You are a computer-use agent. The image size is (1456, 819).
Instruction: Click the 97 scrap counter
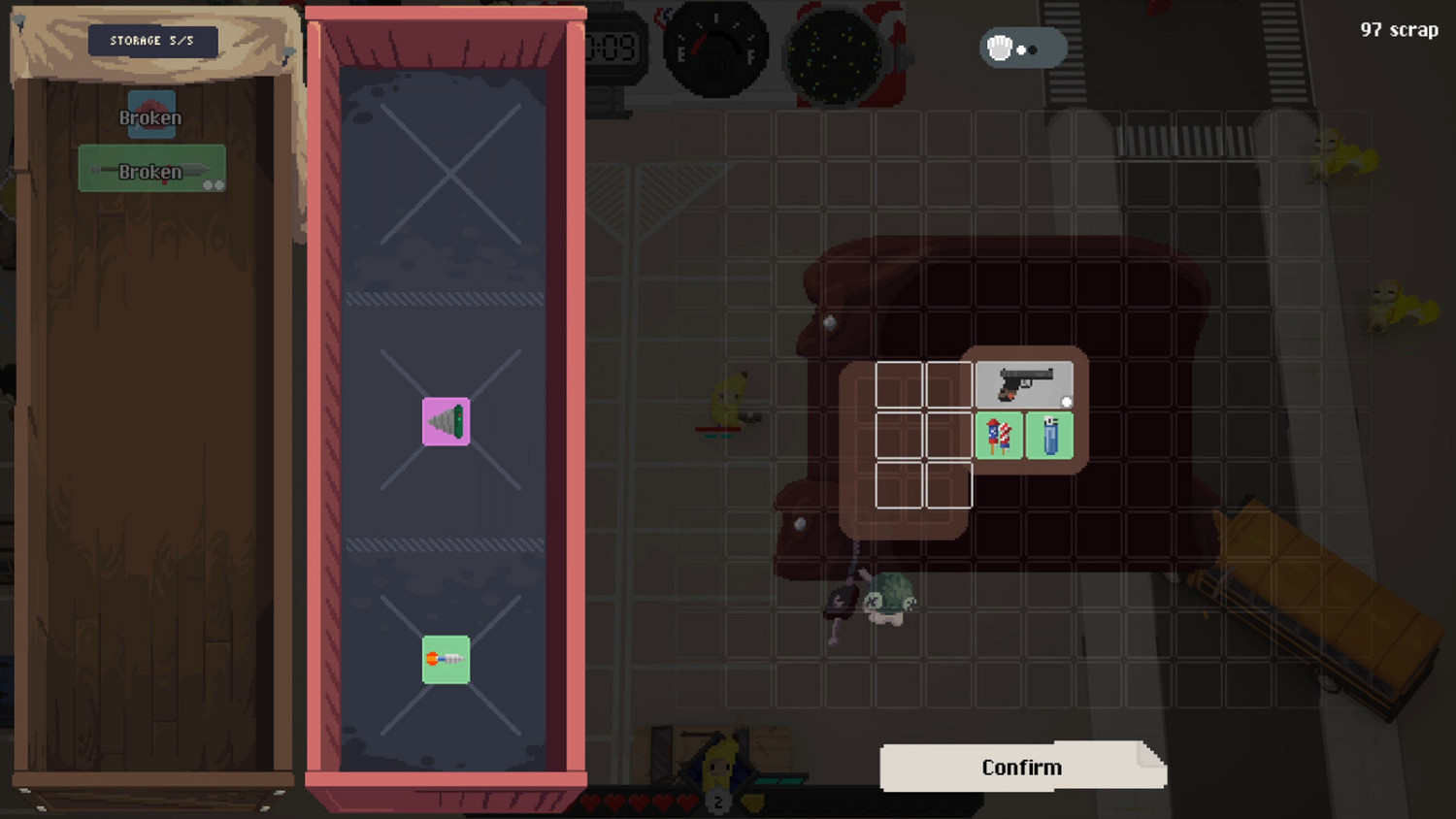1399,29
